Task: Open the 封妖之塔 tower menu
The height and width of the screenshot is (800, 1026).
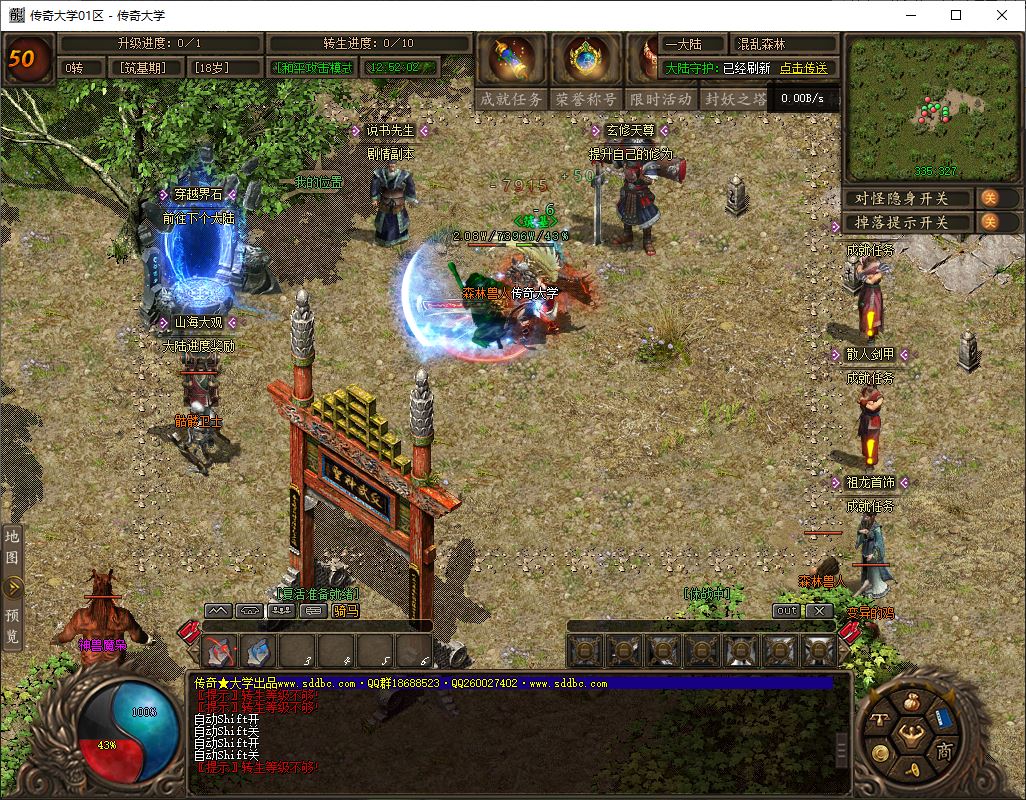Action: click(733, 99)
